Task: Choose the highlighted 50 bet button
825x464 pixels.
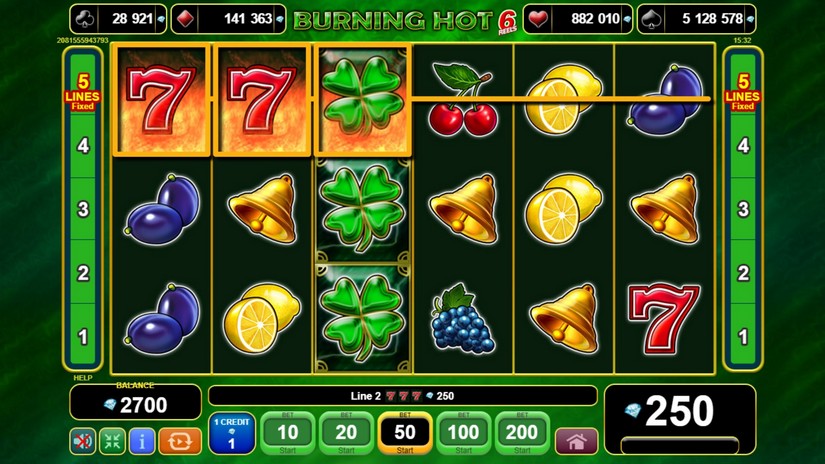Action: pos(405,434)
